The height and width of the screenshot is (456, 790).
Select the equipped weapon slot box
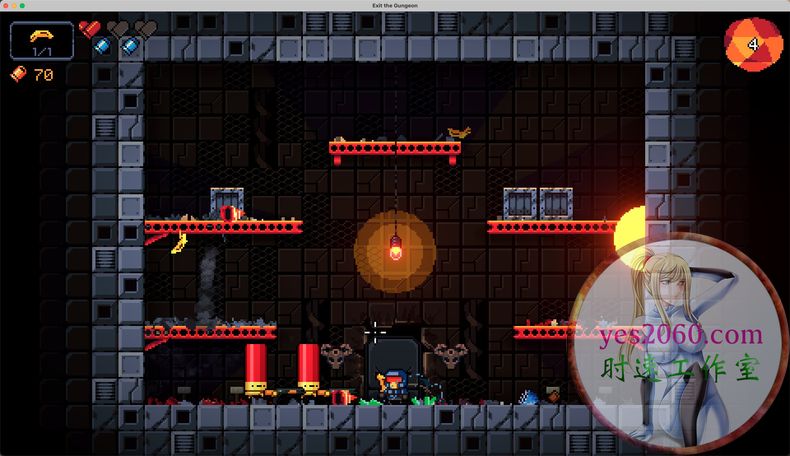tap(42, 41)
